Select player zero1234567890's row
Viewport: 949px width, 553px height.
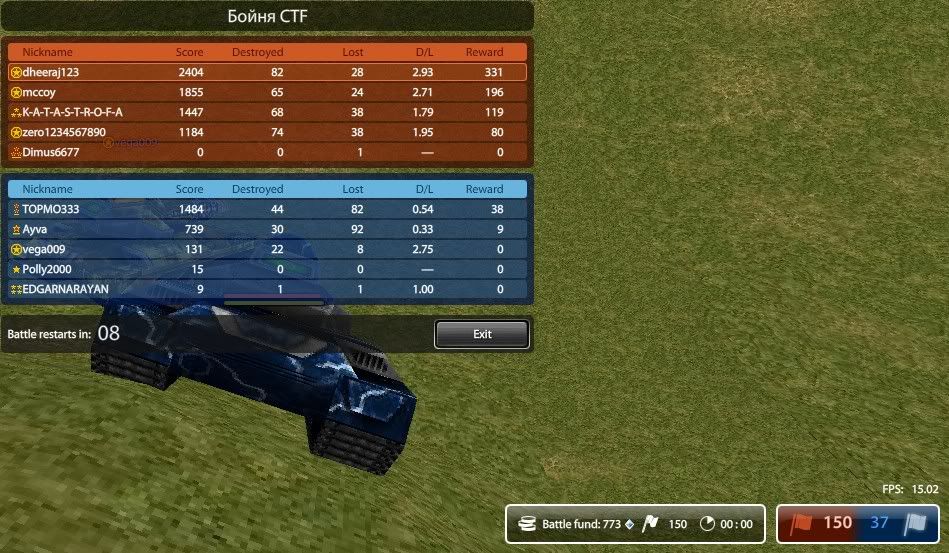click(x=267, y=132)
